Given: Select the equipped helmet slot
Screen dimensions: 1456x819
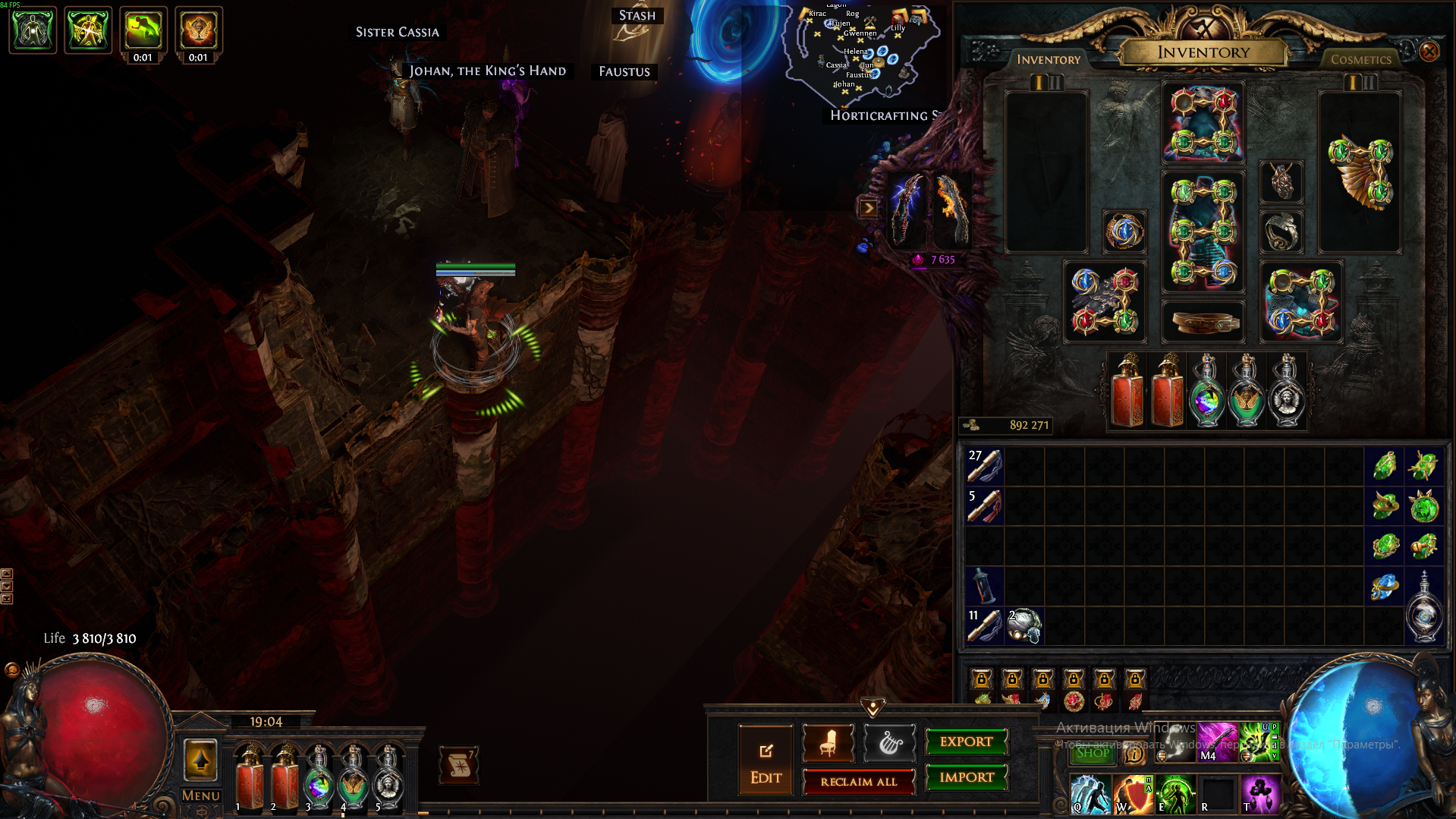Looking at the screenshot, I should tap(1203, 123).
